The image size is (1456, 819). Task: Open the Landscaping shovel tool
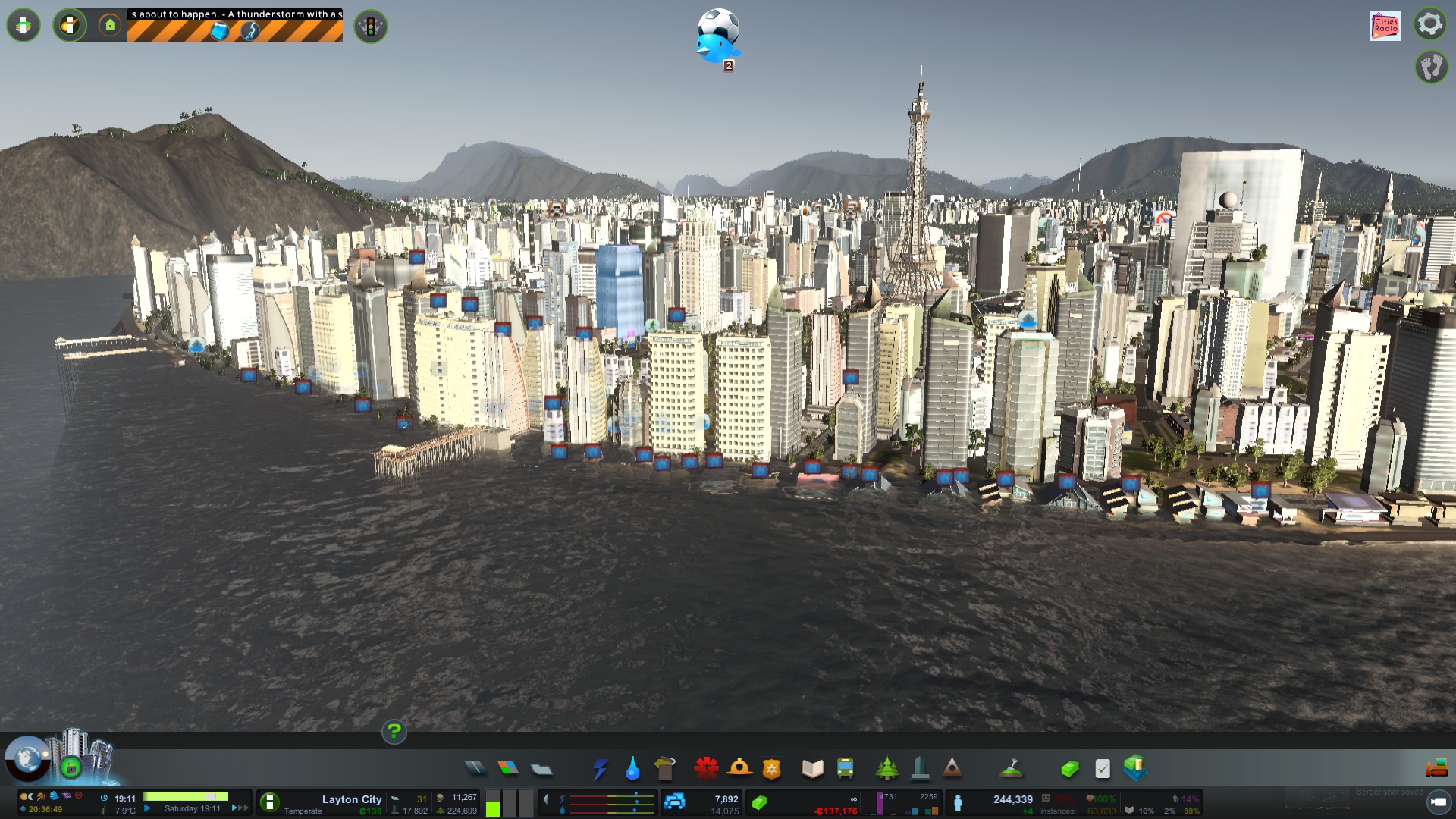(1011, 768)
